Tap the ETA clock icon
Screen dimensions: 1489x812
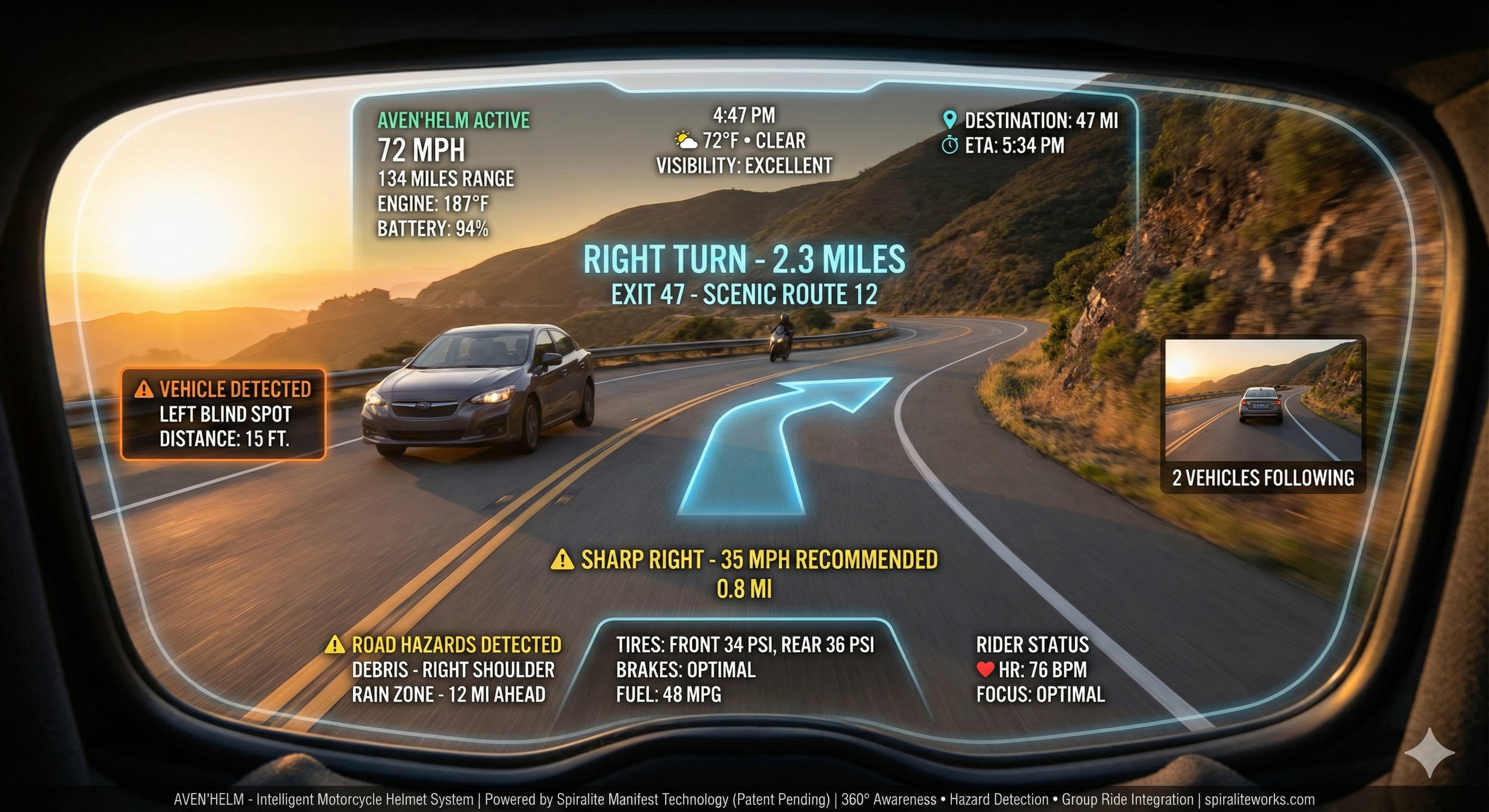(950, 145)
